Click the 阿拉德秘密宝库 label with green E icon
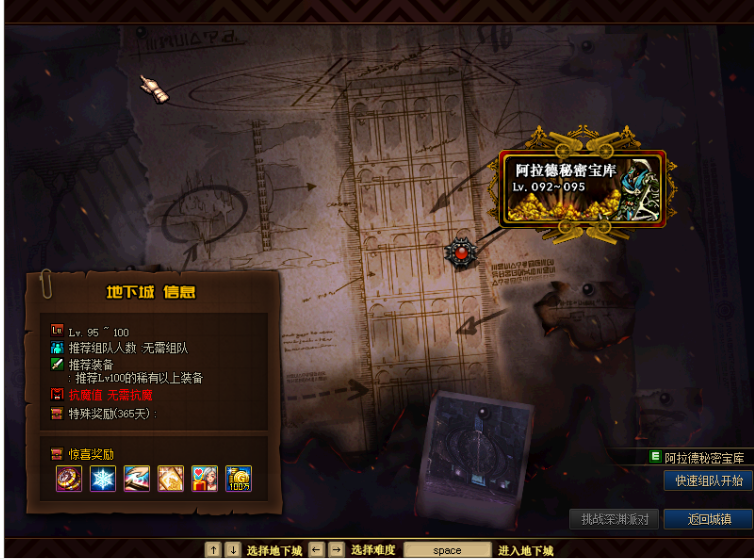This screenshot has height=560, width=754. pos(697,458)
